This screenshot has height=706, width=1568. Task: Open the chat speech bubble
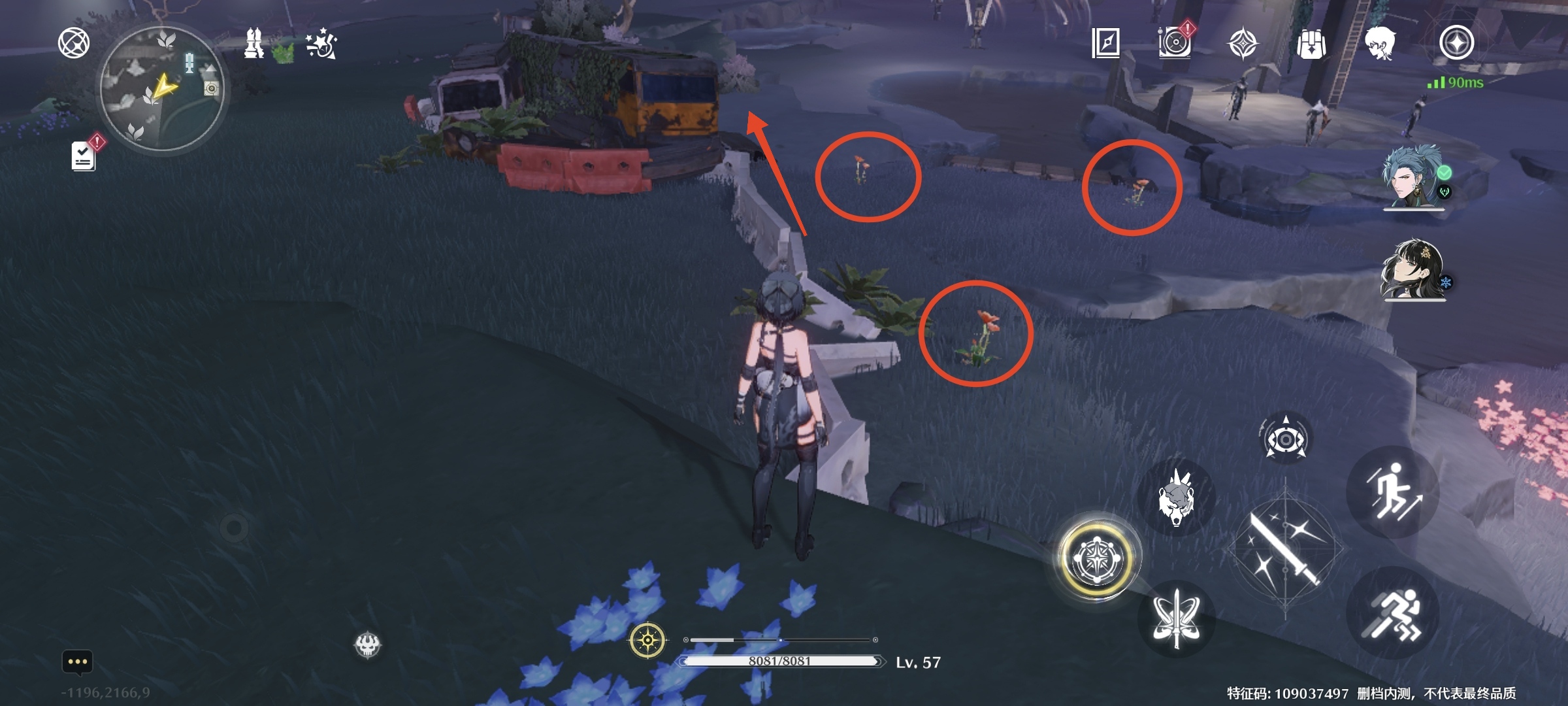77,662
